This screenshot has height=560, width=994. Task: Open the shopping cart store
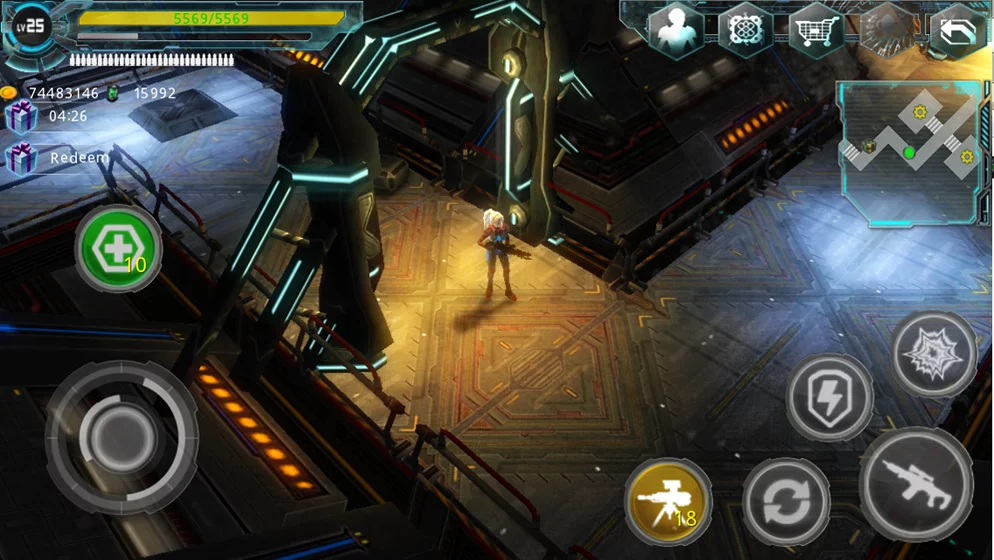coord(816,29)
